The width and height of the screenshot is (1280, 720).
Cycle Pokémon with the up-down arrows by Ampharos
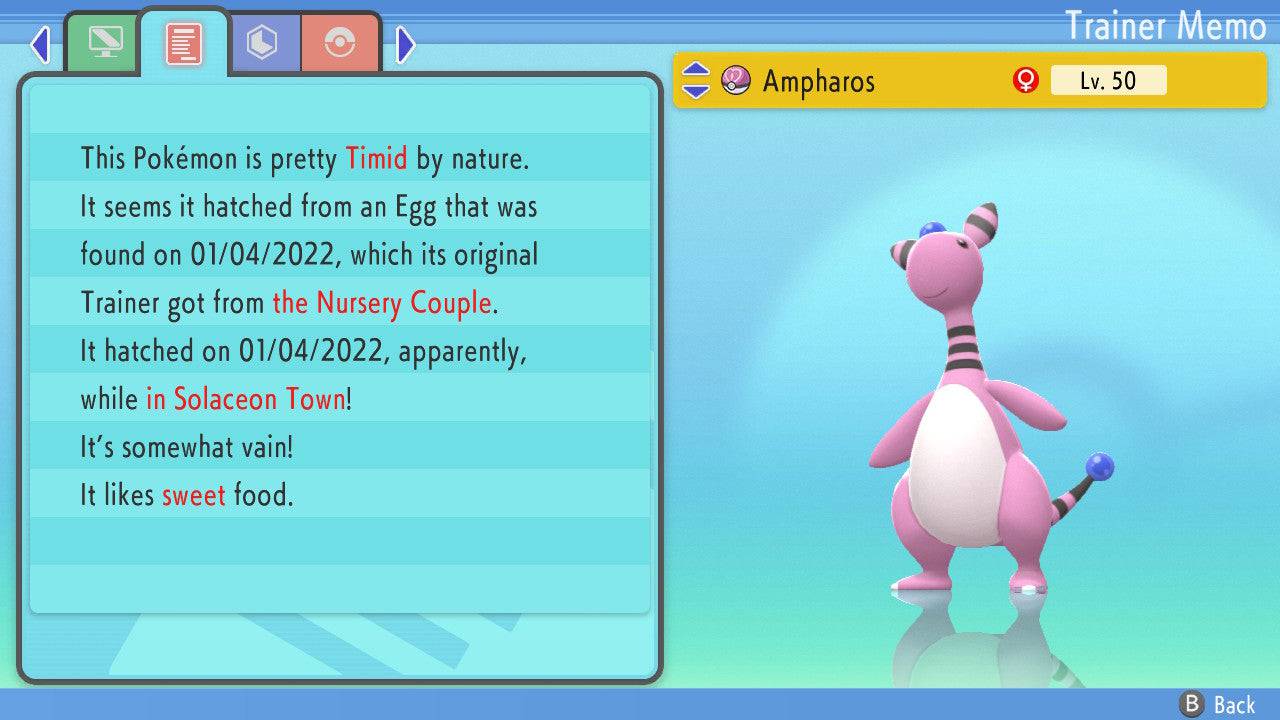pyautogui.click(x=695, y=80)
